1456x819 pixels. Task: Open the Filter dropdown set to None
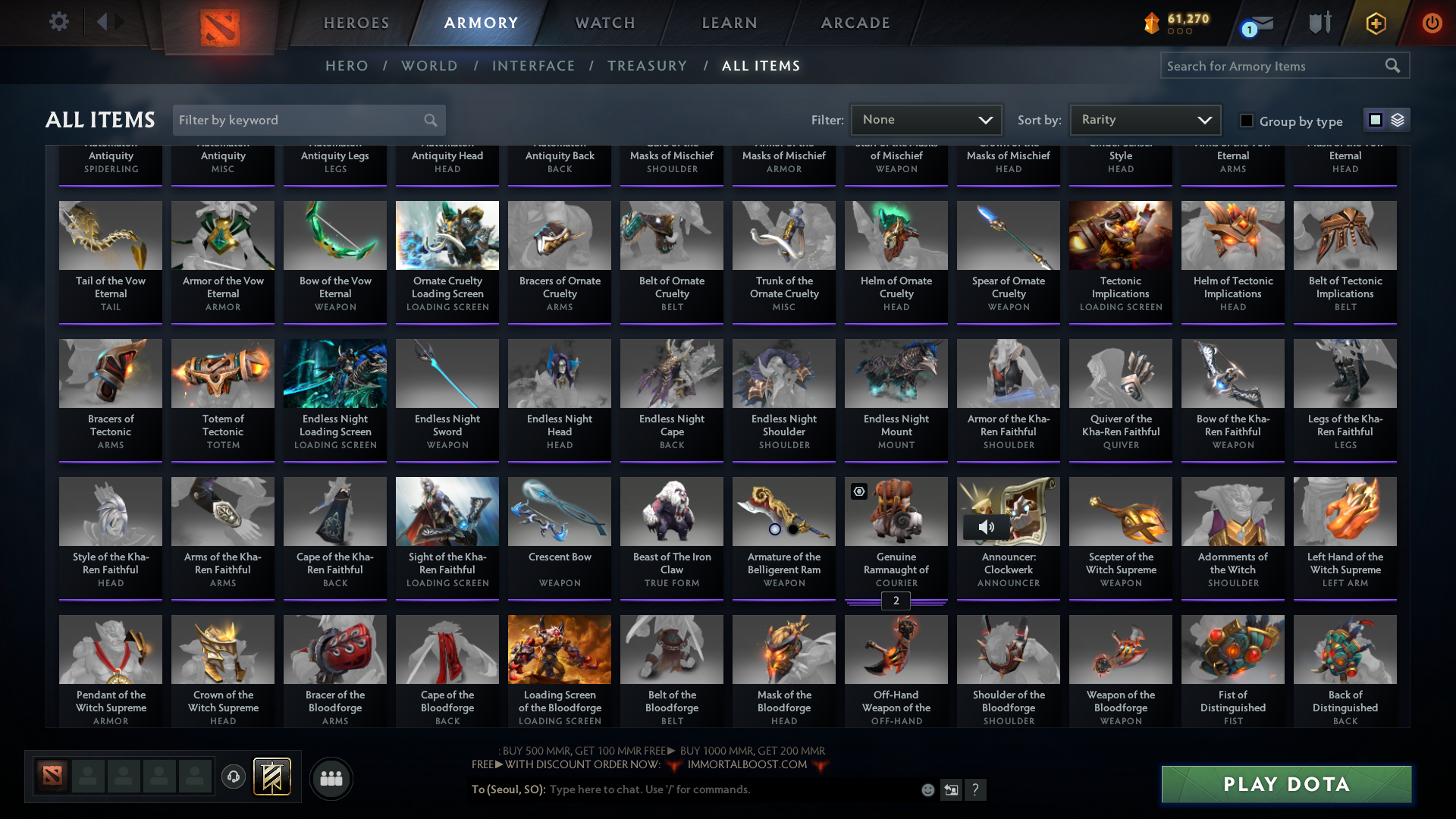coord(926,119)
